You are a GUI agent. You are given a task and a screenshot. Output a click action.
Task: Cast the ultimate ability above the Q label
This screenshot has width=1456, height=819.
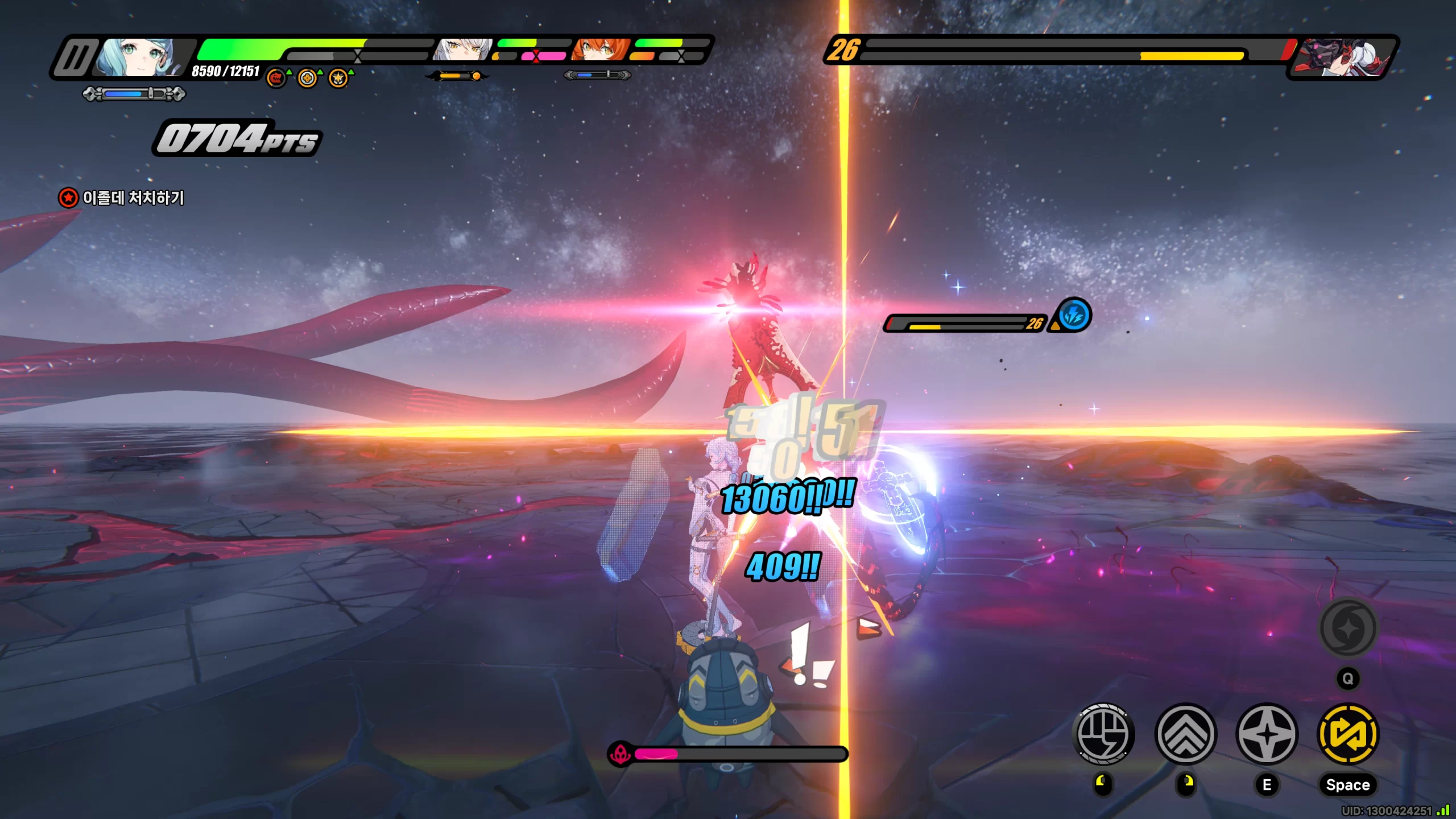(1348, 628)
